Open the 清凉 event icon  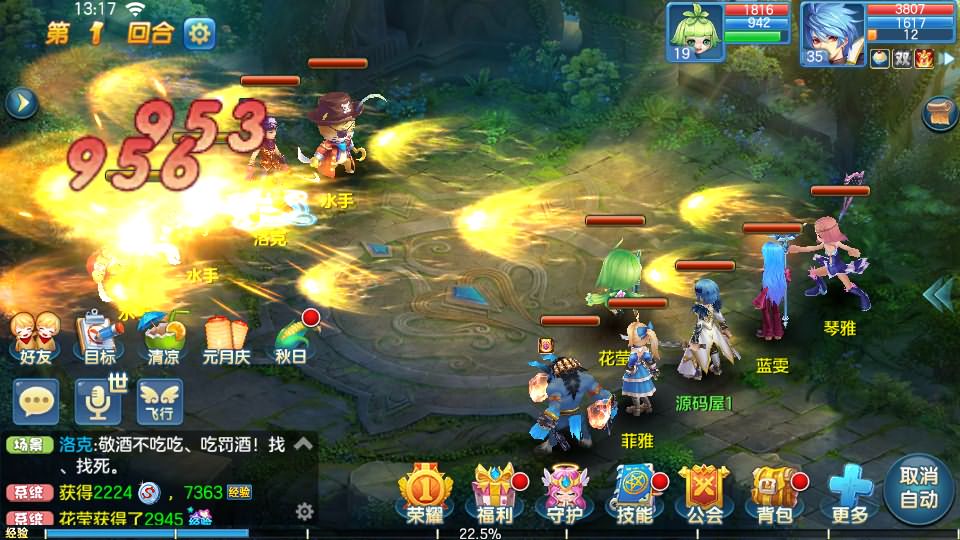163,337
